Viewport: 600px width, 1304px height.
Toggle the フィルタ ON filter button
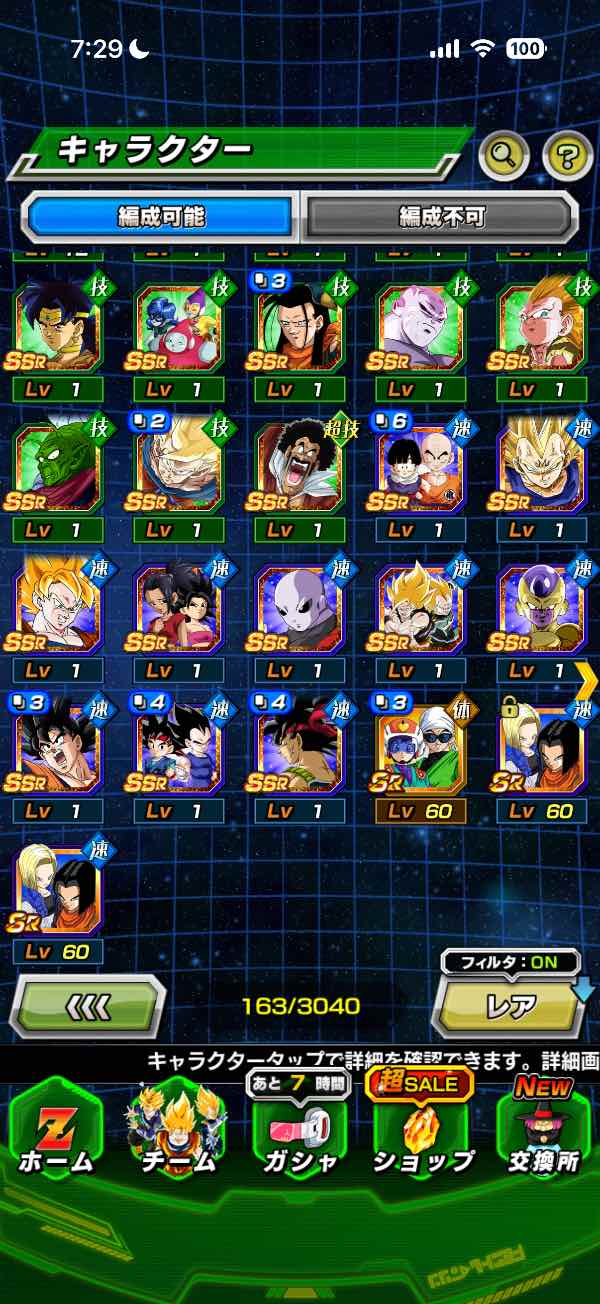tap(510, 963)
